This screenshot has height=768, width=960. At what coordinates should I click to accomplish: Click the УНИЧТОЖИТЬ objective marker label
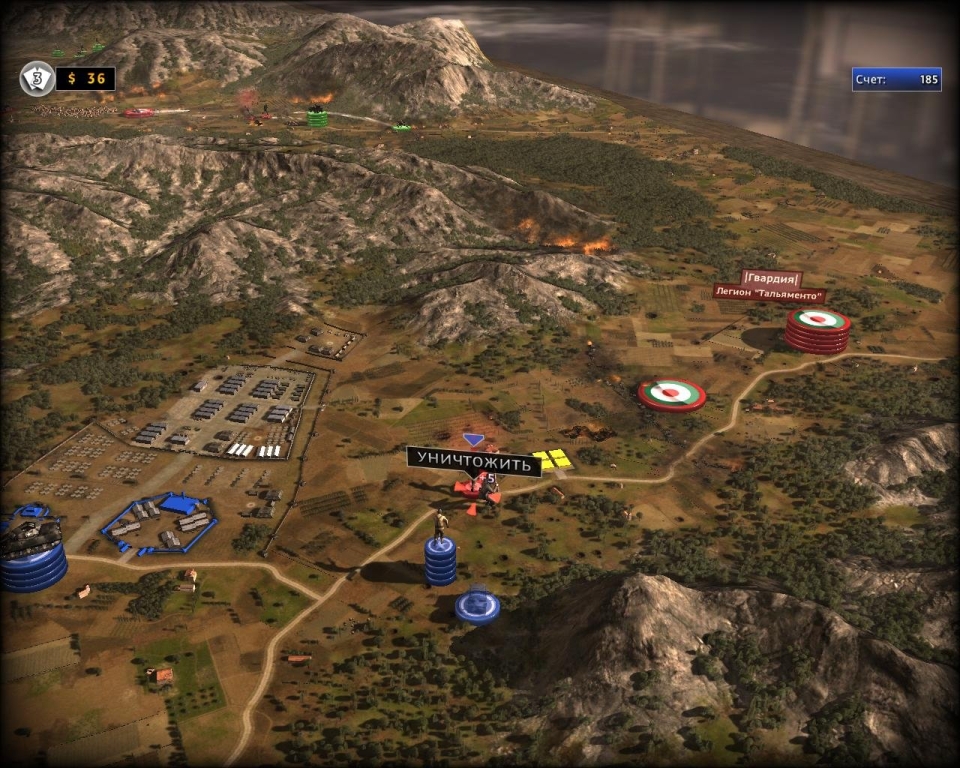pos(473,461)
